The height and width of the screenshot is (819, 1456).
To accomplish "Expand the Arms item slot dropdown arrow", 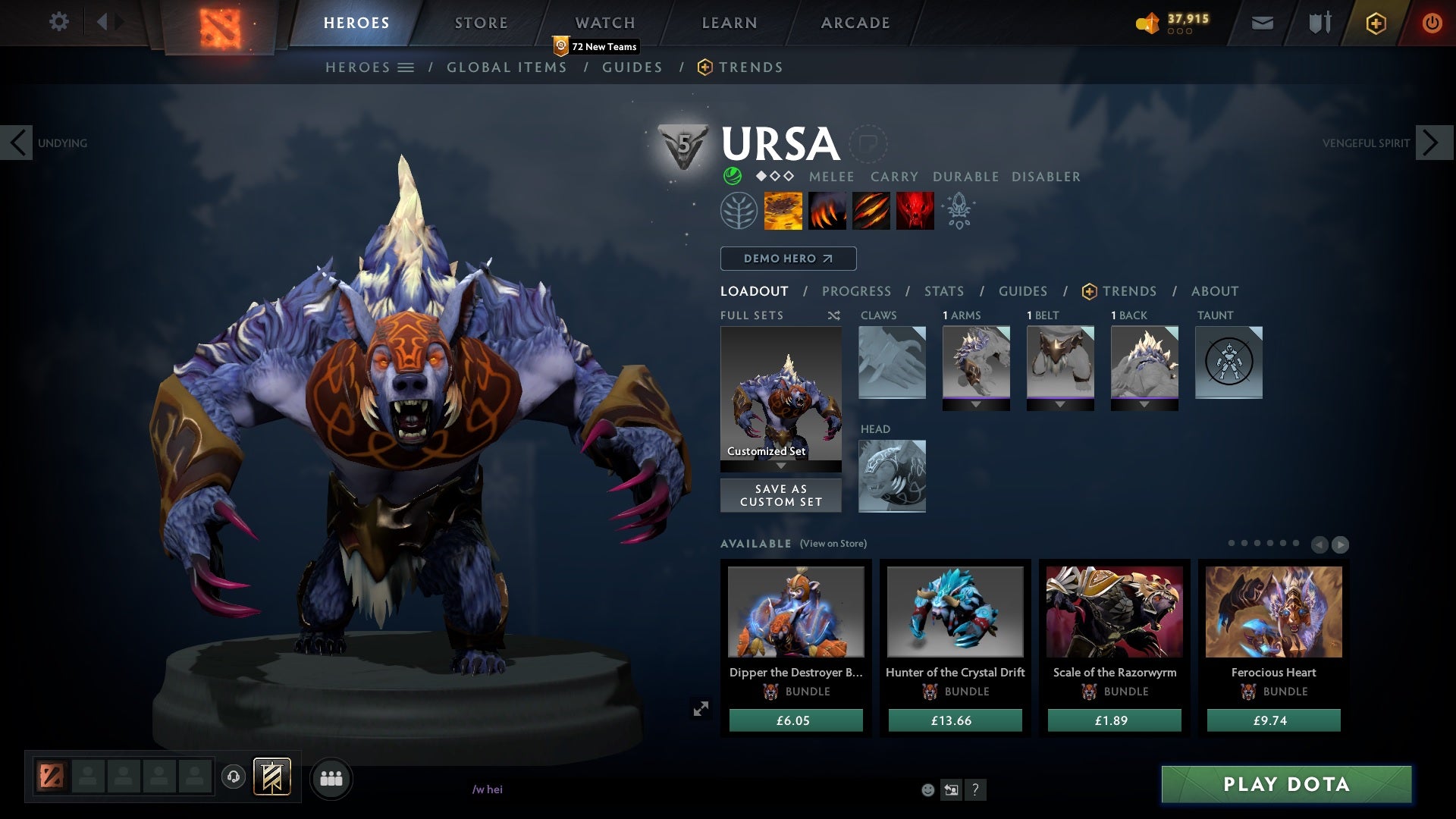I will click(976, 405).
